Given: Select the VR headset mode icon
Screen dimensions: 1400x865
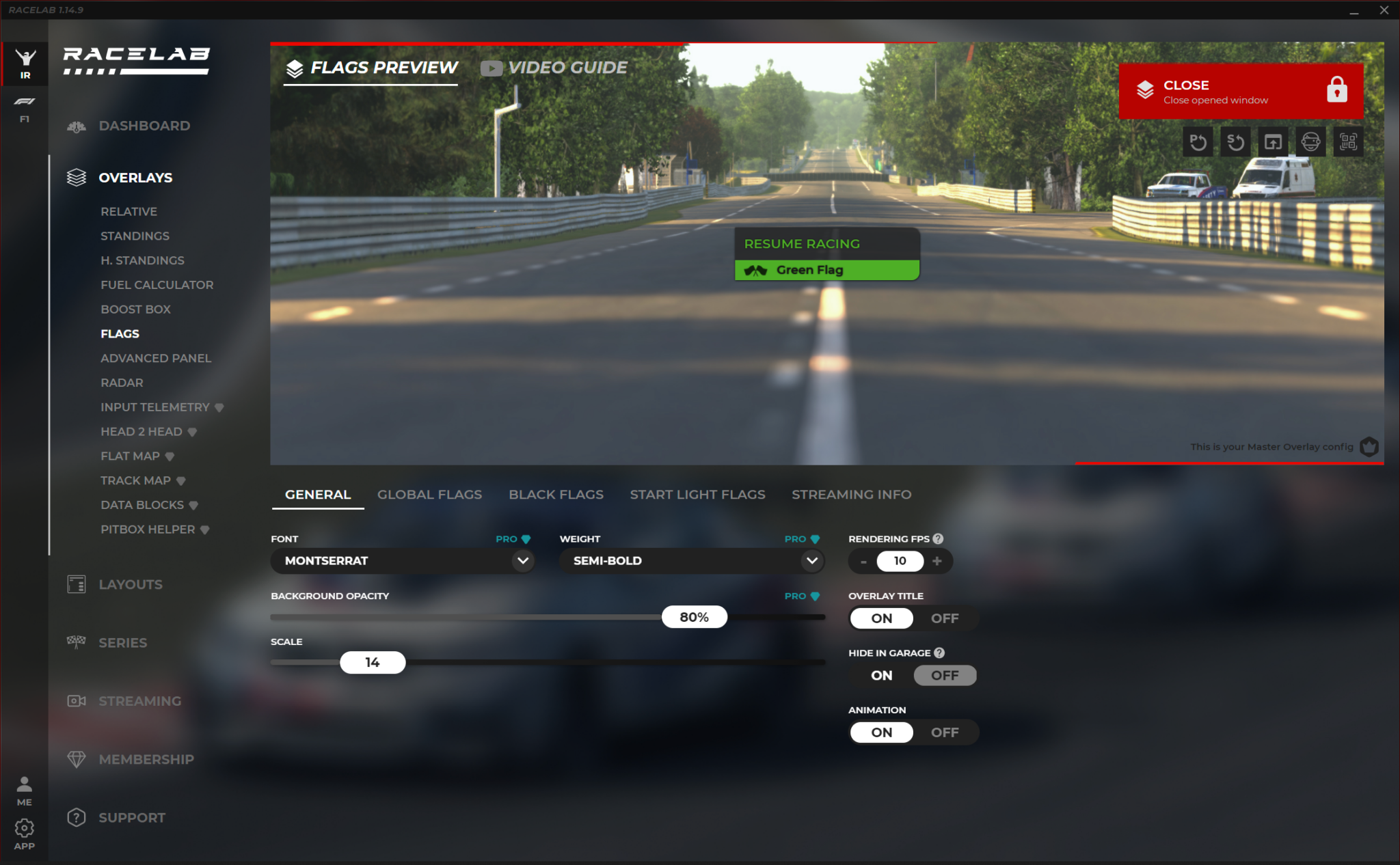Looking at the screenshot, I should coord(1310,141).
